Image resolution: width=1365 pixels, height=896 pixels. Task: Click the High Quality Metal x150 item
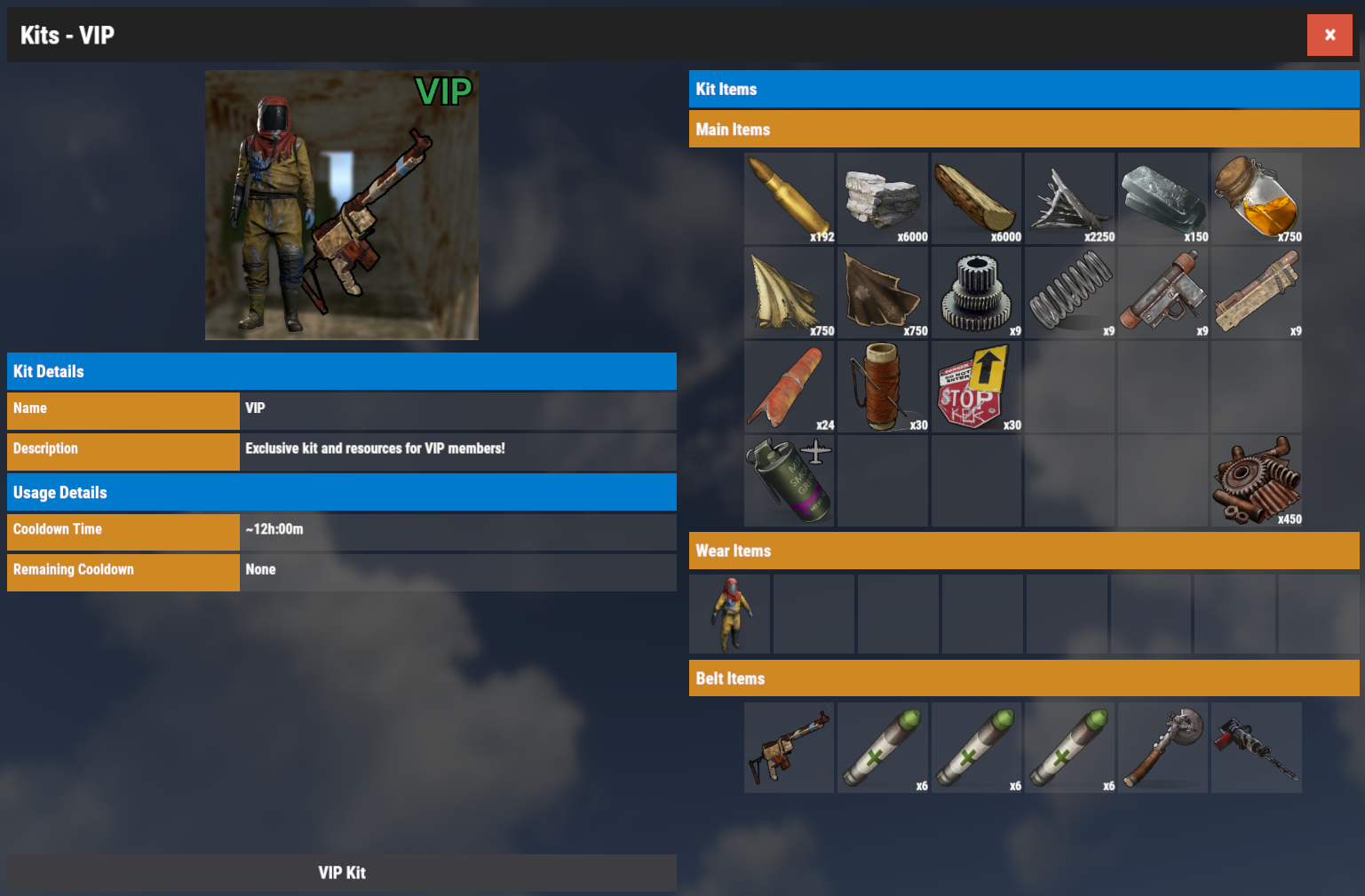[1163, 198]
